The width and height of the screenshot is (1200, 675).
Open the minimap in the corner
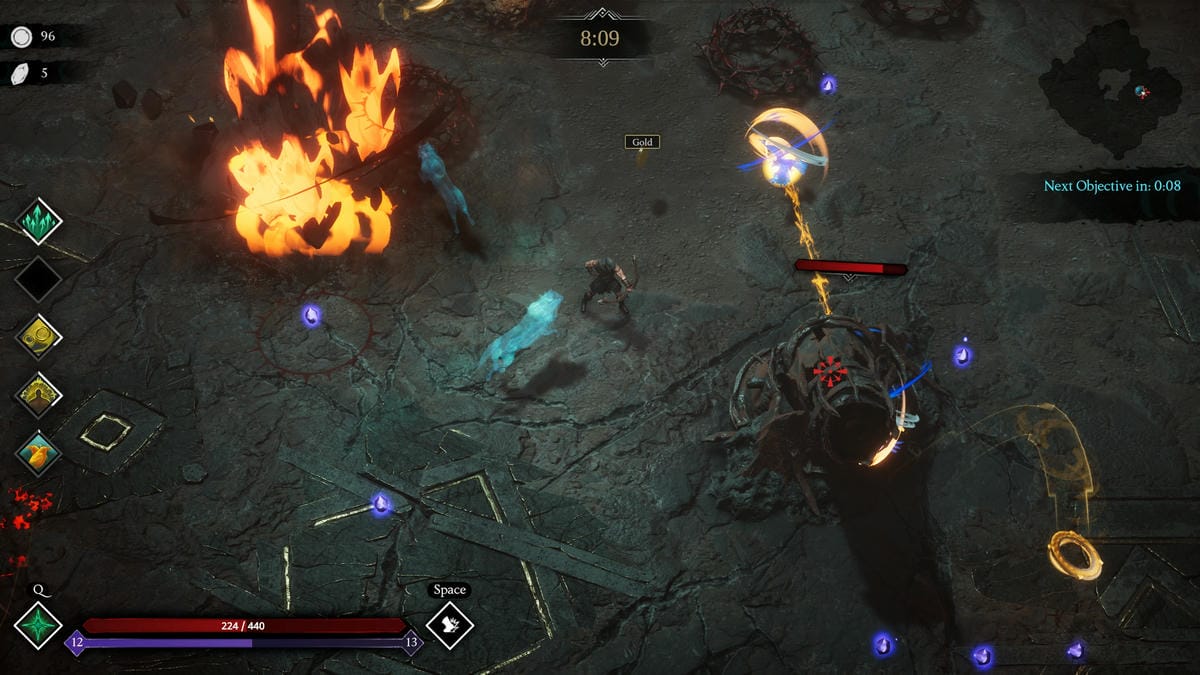[x=1109, y=88]
